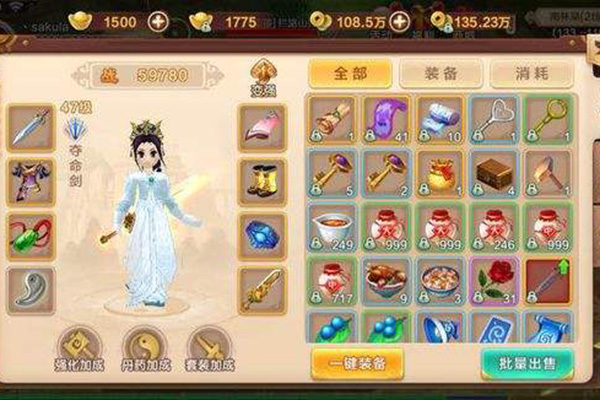Add gold ingots with the plus button beside 1500

tap(158, 21)
